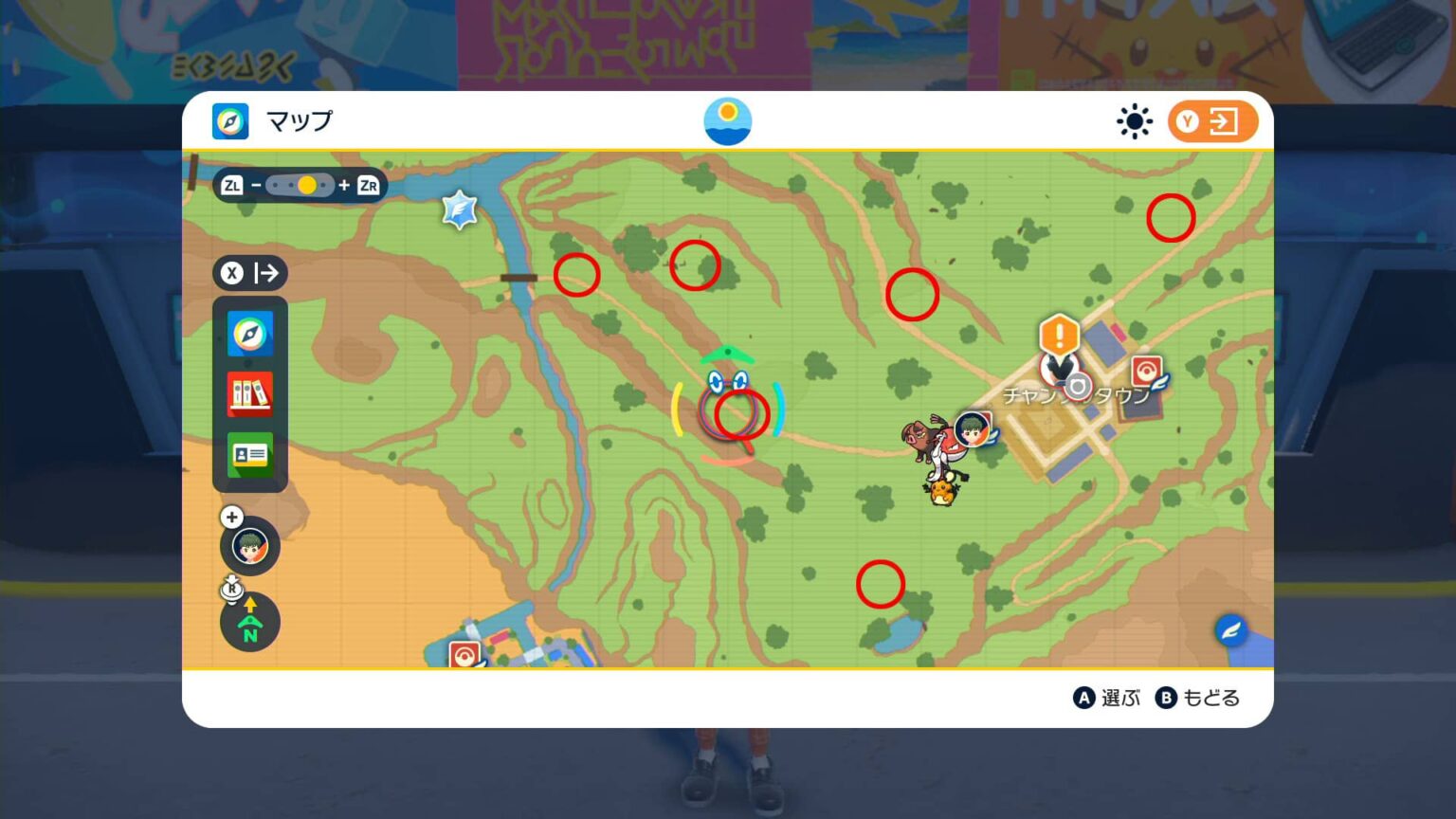Toggle the plus marker above the player avatar

[x=231, y=518]
